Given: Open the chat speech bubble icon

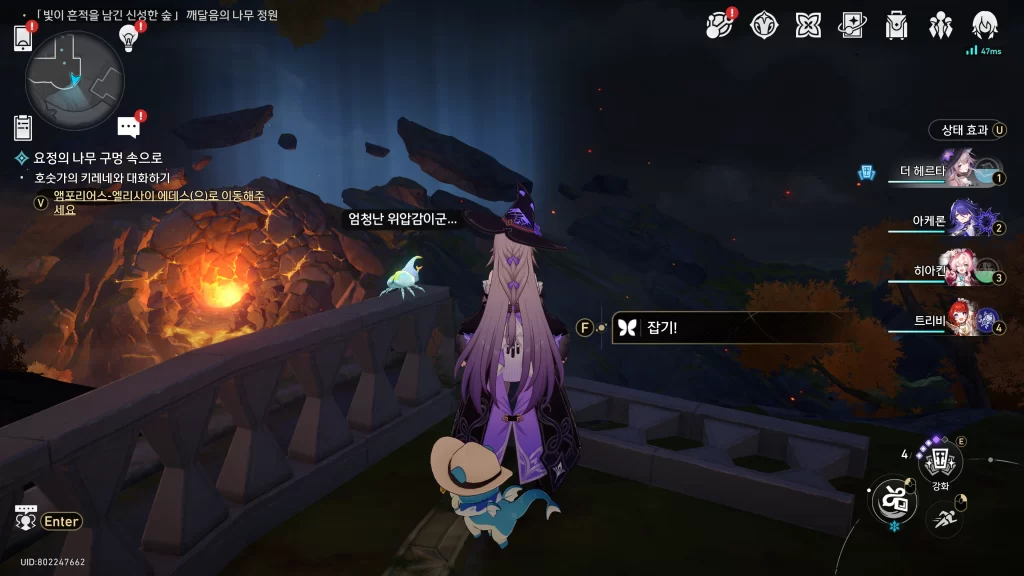Looking at the screenshot, I should click(x=128, y=127).
